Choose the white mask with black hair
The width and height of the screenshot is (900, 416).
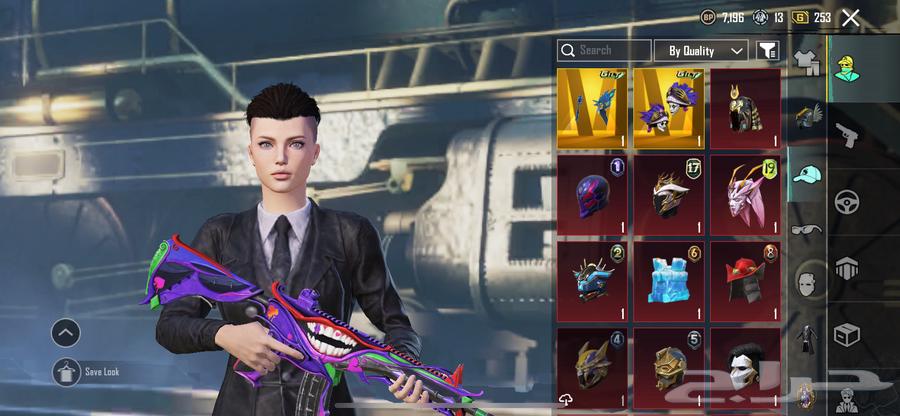coord(746,364)
